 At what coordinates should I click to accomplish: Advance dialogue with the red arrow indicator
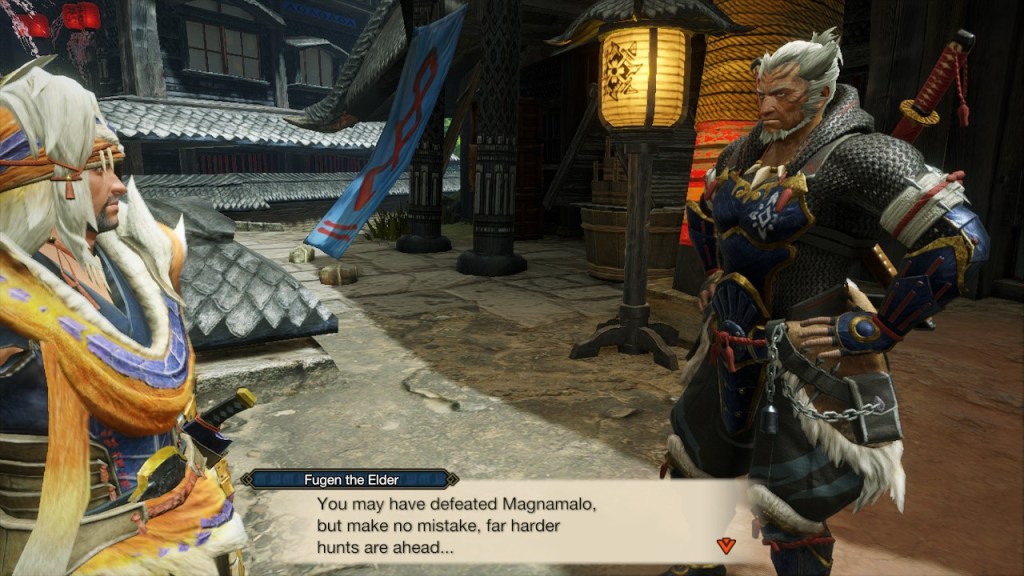click(726, 545)
